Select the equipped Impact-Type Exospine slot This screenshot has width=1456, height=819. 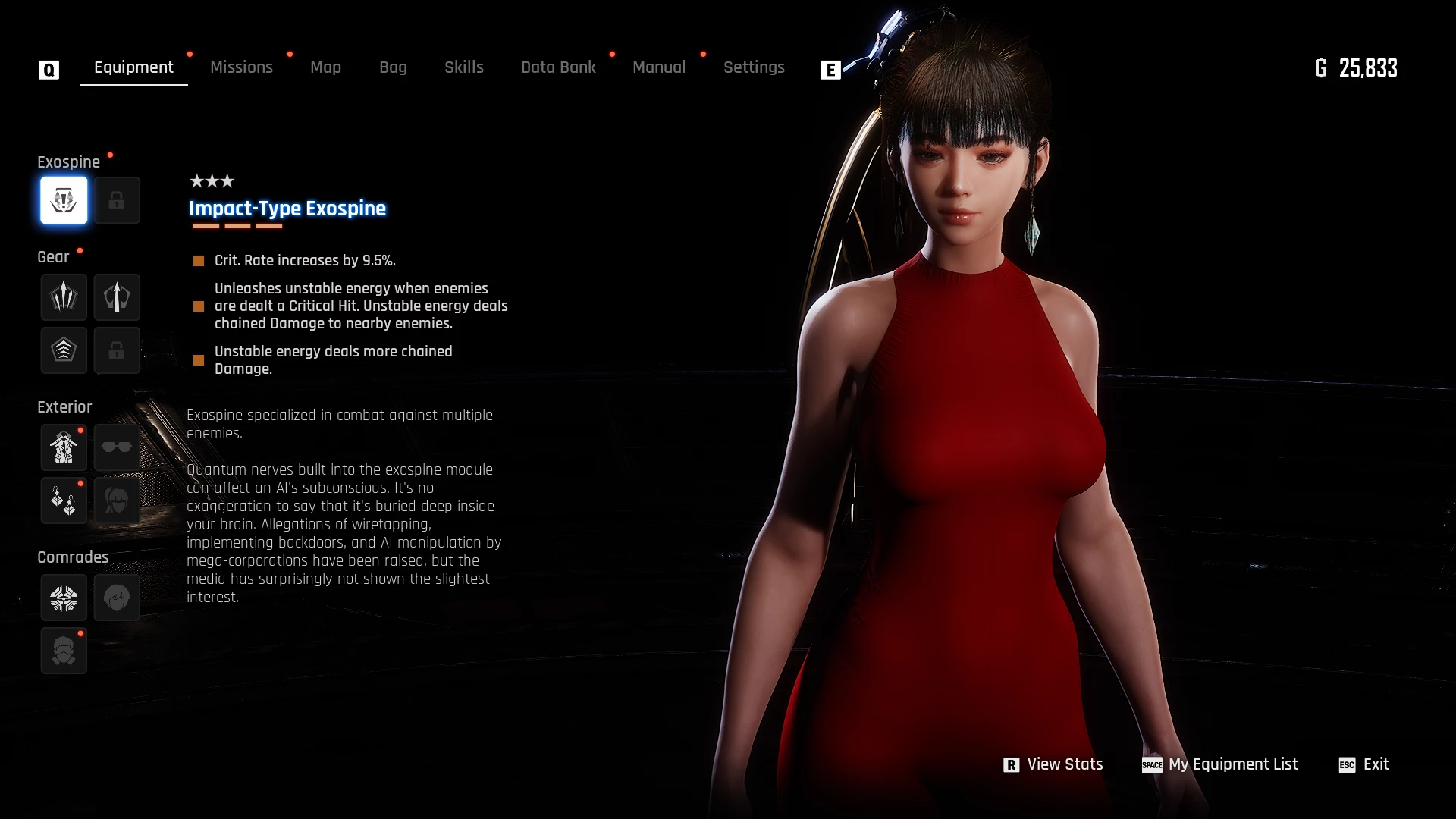(x=64, y=200)
